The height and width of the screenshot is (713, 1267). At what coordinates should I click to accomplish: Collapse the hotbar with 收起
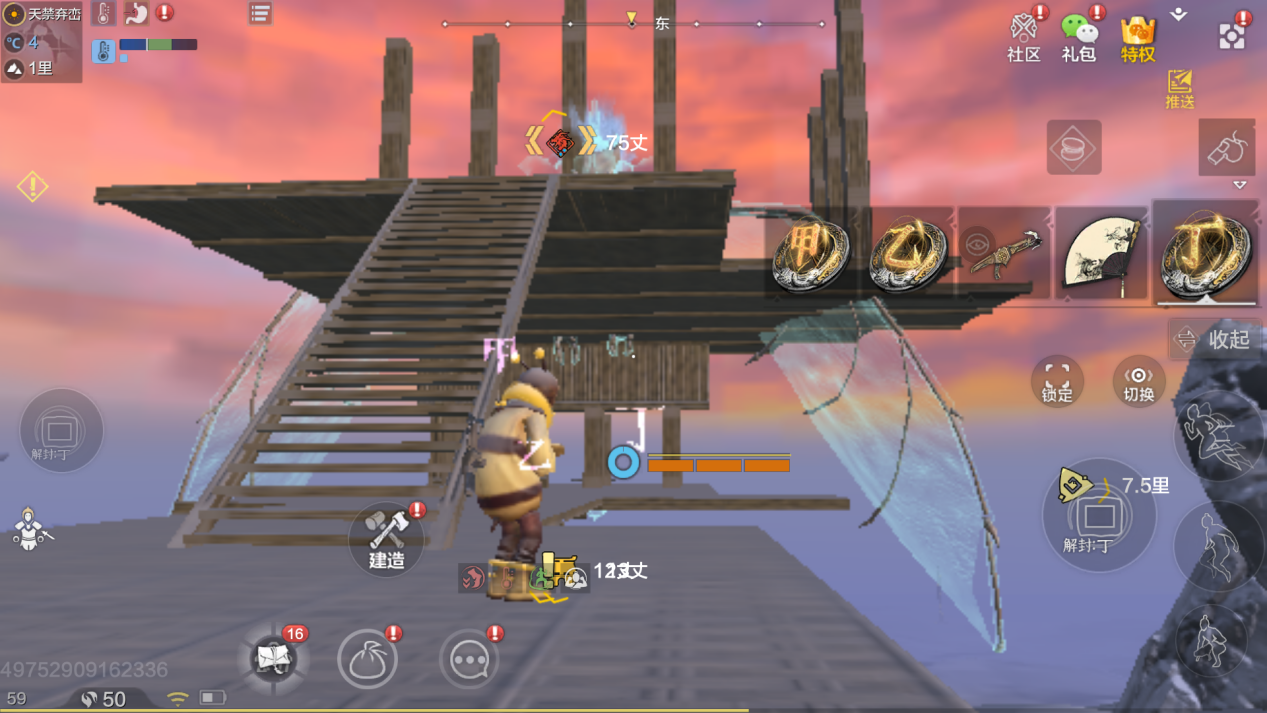click(1216, 340)
